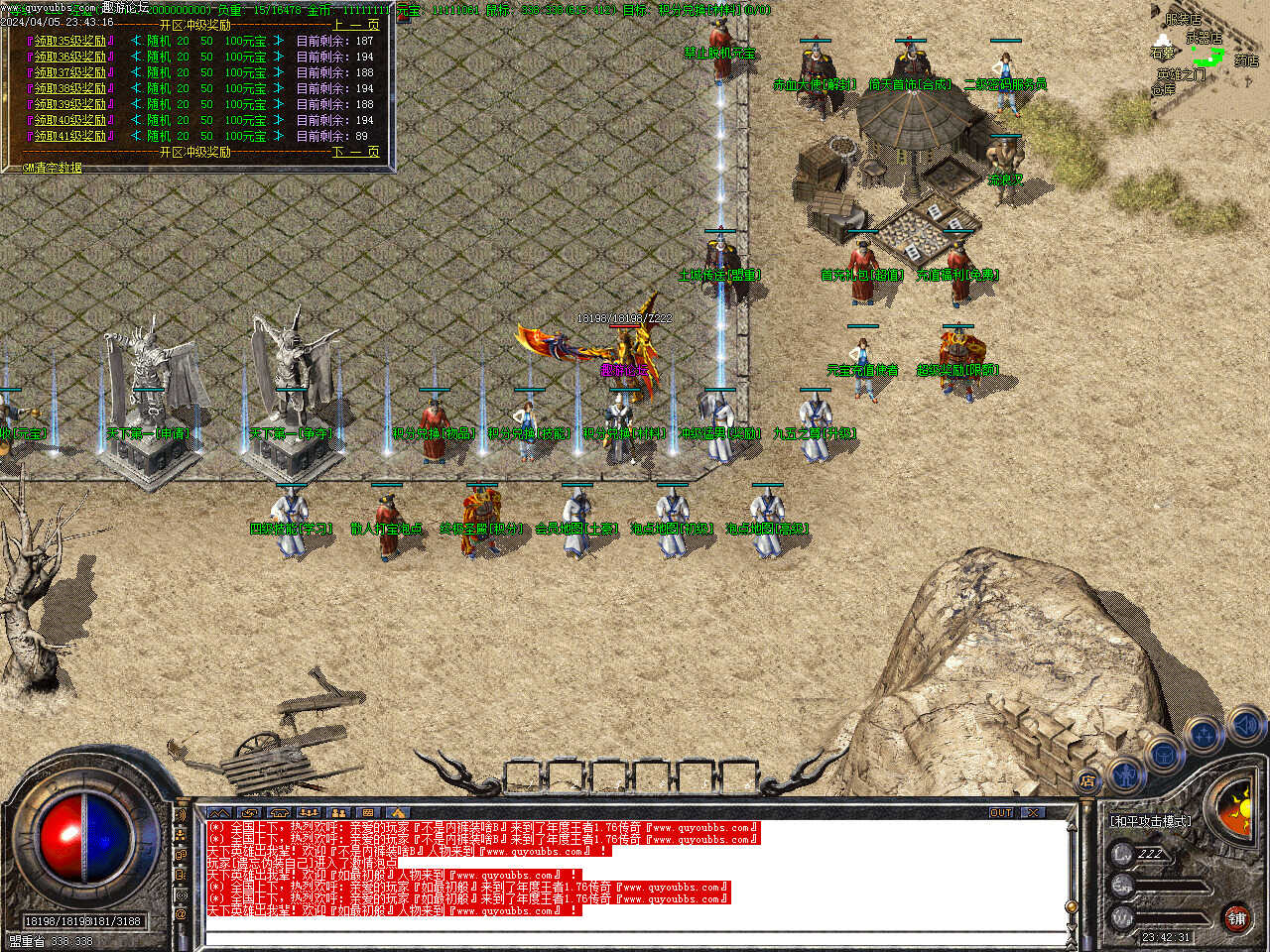The image size is (1270, 952).
Task: Toggle the sound speaker icon
Action: [x=1245, y=725]
